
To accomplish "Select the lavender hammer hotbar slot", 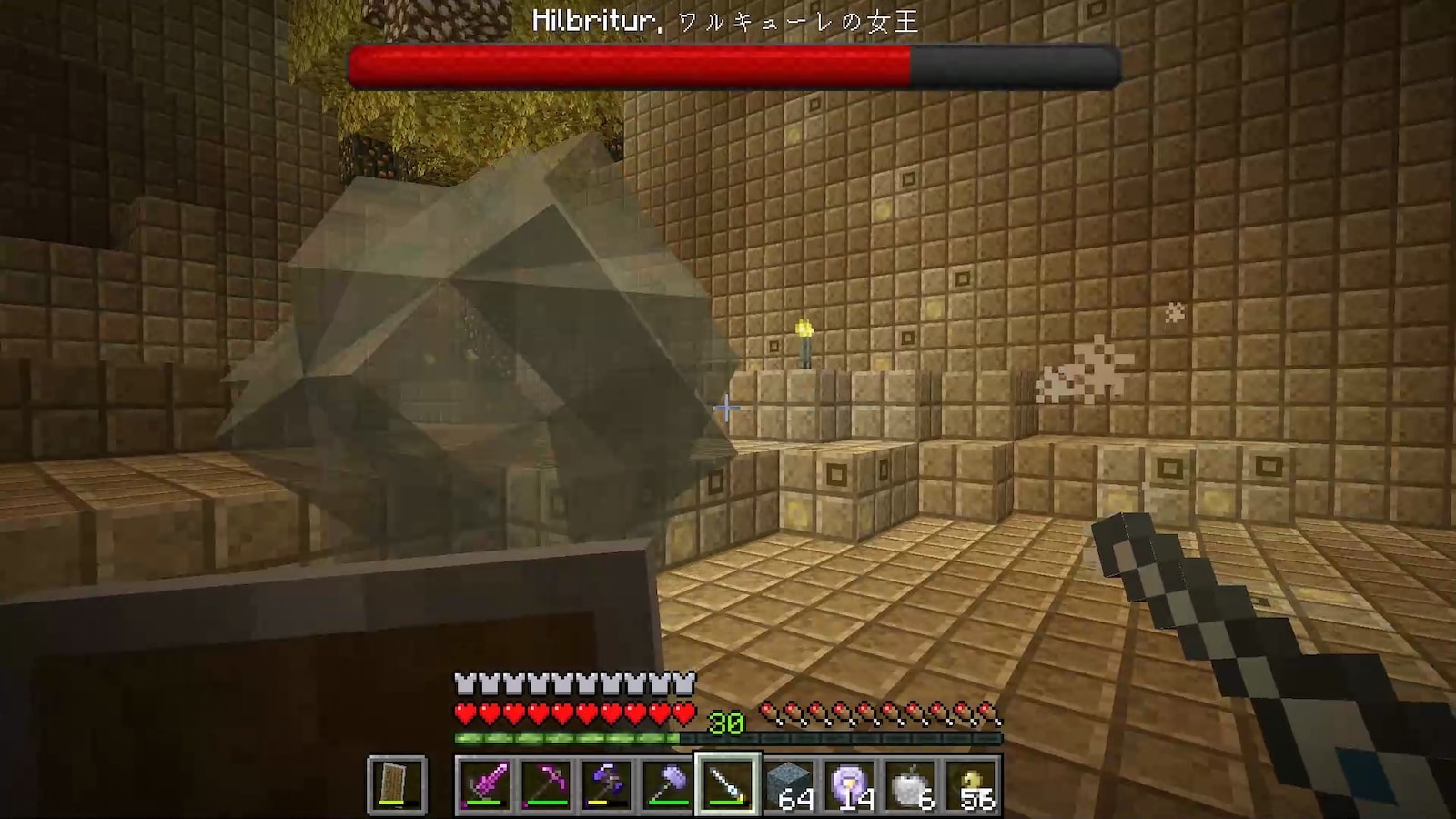I will 667,784.
